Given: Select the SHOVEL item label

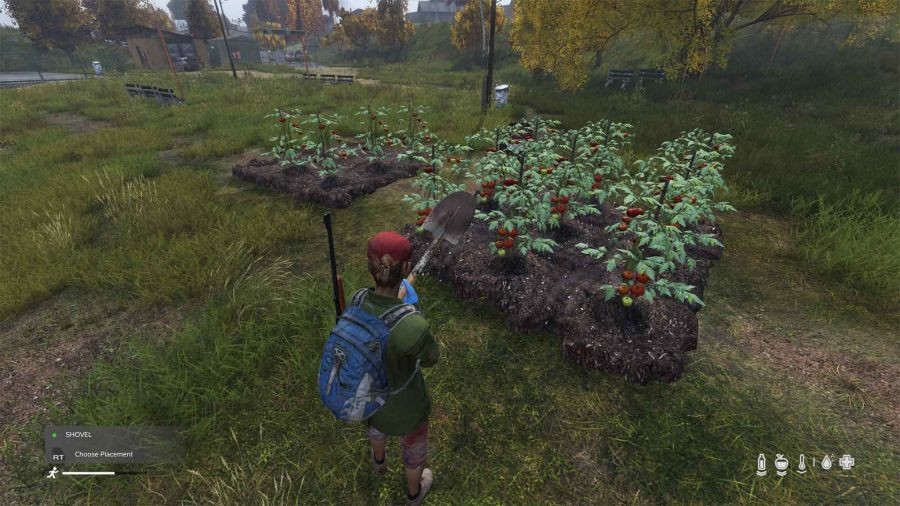Looking at the screenshot, I should [x=78, y=435].
